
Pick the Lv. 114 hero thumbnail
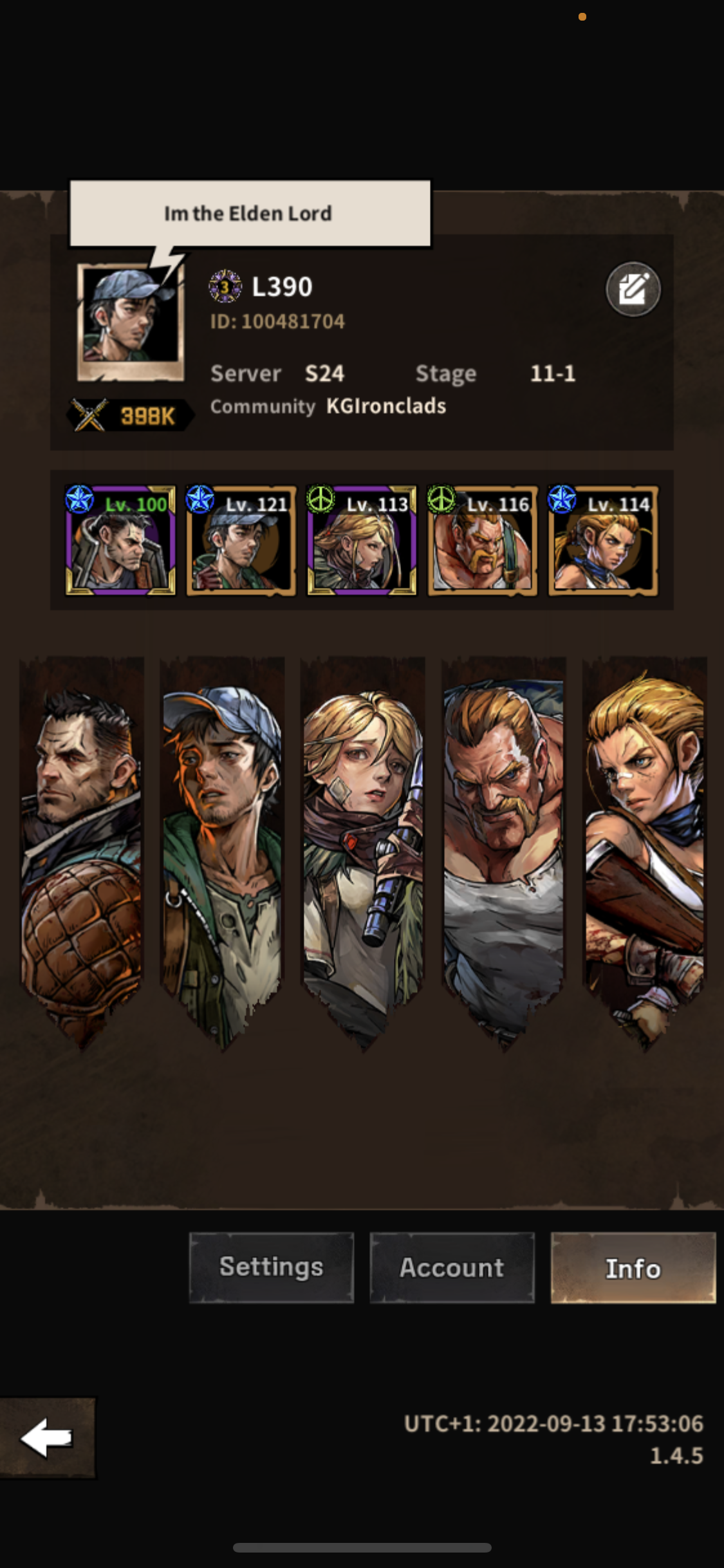coord(603,541)
